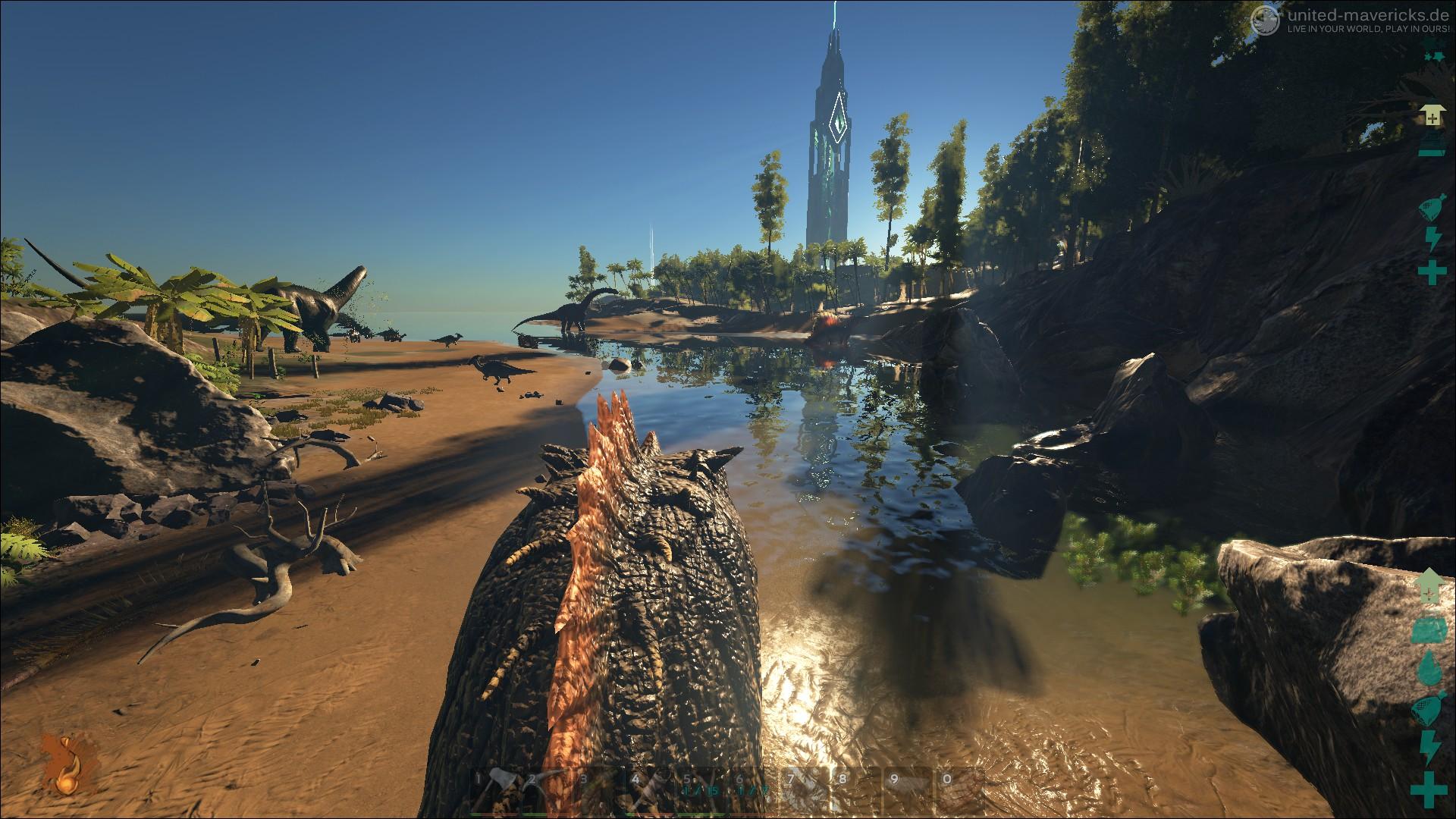Select the hatchet in hotbar slot 1
This screenshot has height=819, width=1456.
(494, 793)
